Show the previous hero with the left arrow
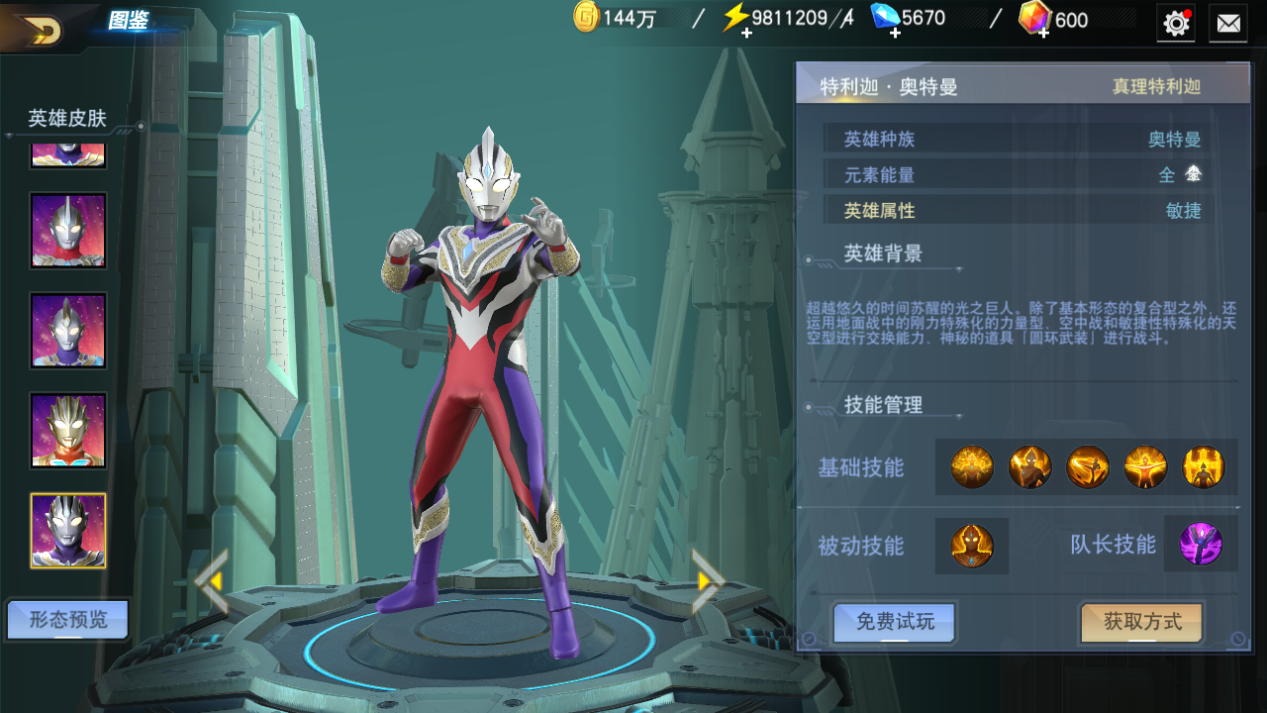 pos(212,581)
